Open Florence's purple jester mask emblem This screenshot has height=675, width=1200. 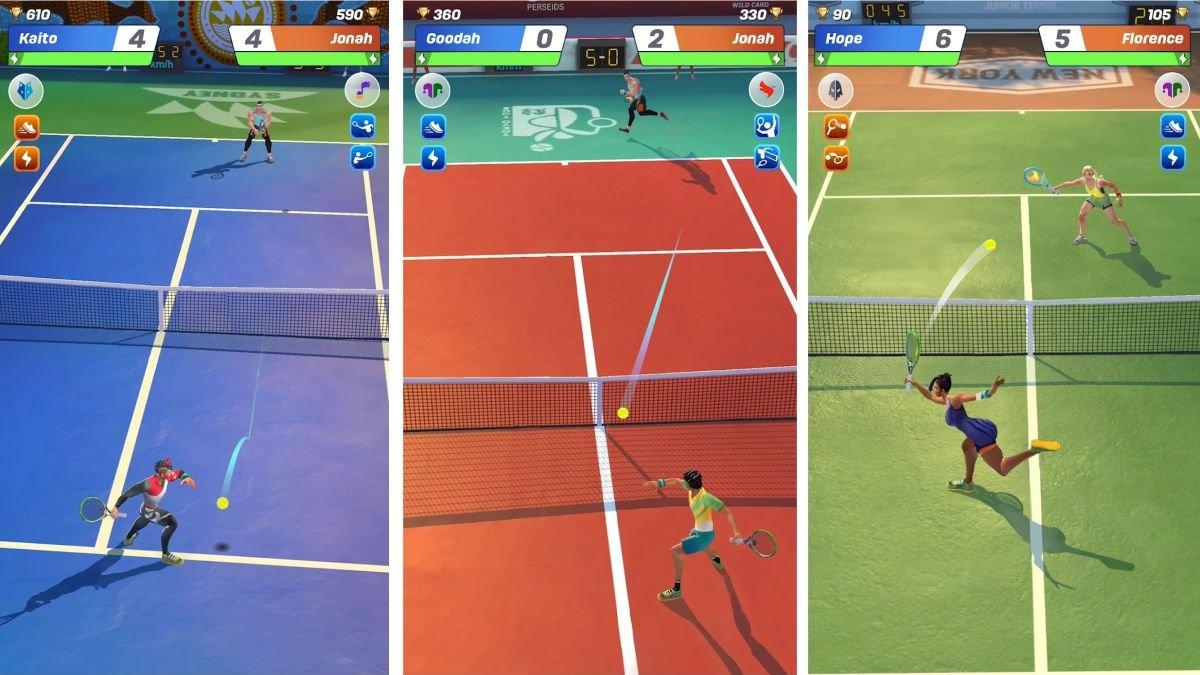click(x=1172, y=91)
